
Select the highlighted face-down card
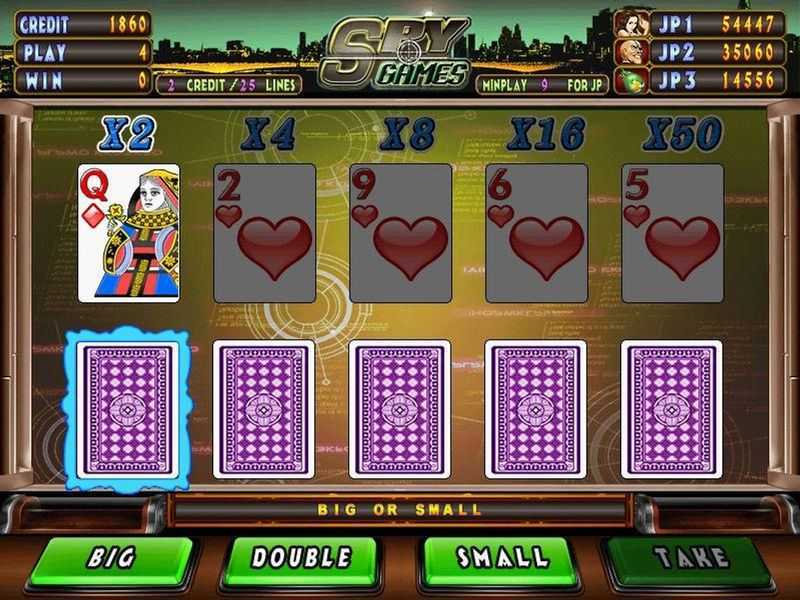(x=129, y=410)
